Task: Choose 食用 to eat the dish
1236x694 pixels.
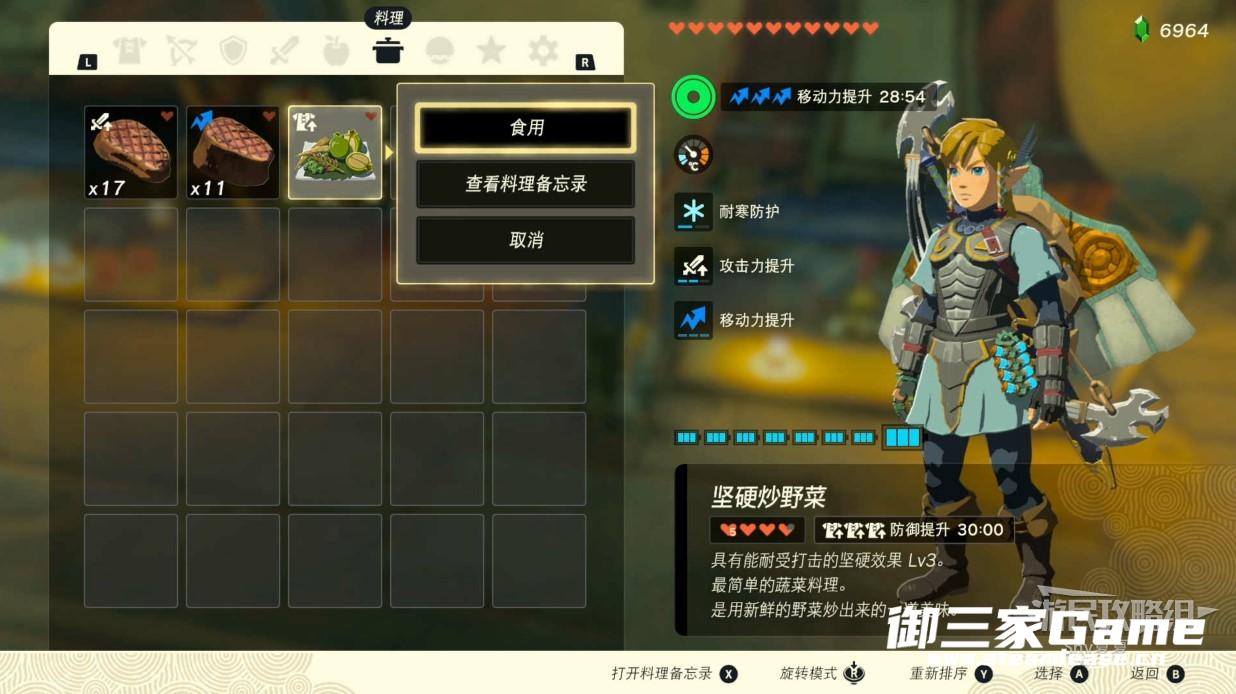Action: click(525, 128)
